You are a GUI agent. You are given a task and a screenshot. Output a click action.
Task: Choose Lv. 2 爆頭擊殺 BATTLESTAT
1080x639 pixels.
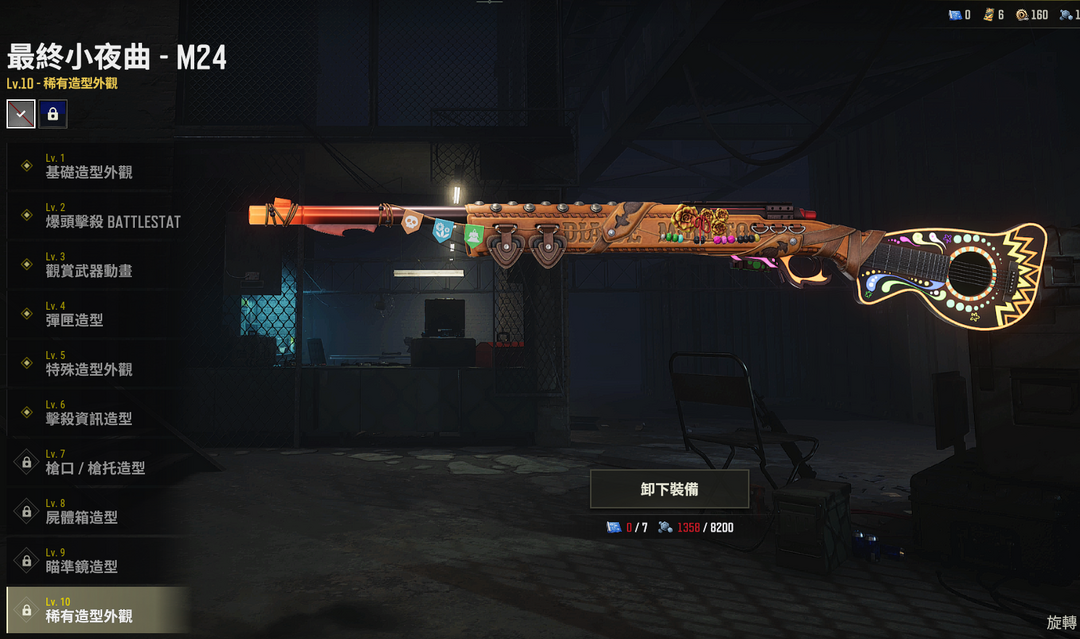point(95,215)
